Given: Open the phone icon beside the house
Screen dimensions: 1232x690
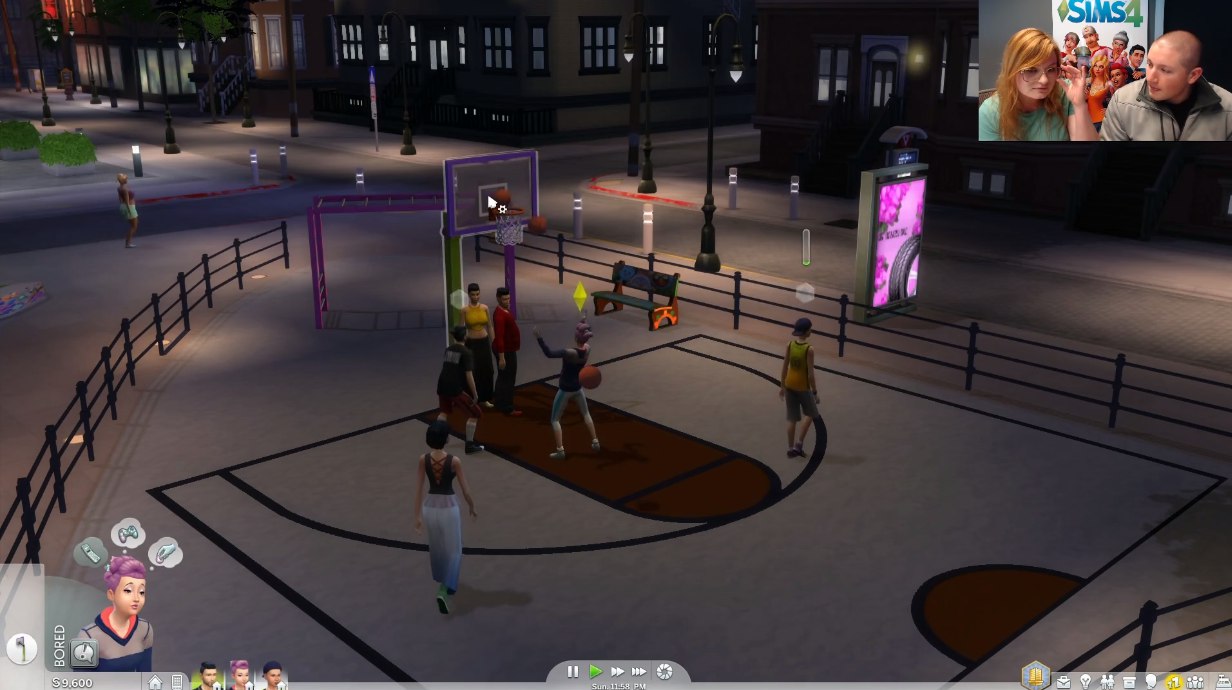Looking at the screenshot, I should click(x=177, y=682).
